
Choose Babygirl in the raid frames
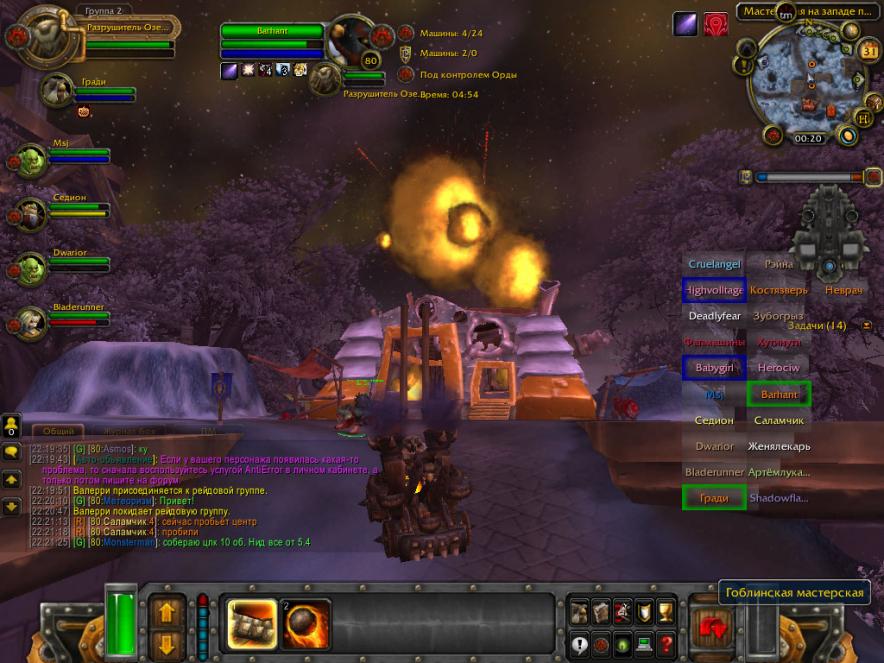[x=714, y=368]
